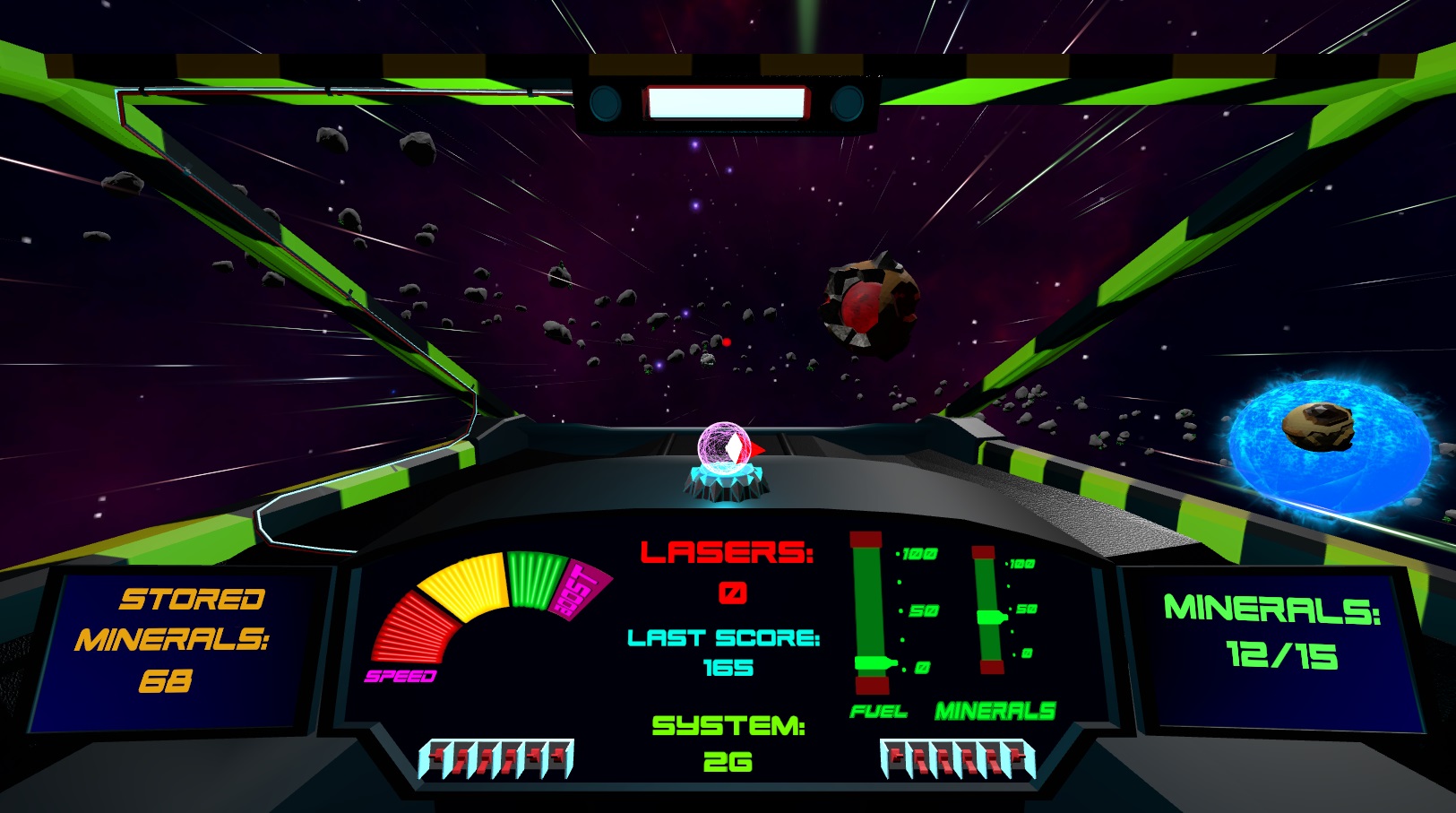The image size is (1456, 813).
Task: Flip the first switch in the left switch bank
Action: (x=436, y=758)
